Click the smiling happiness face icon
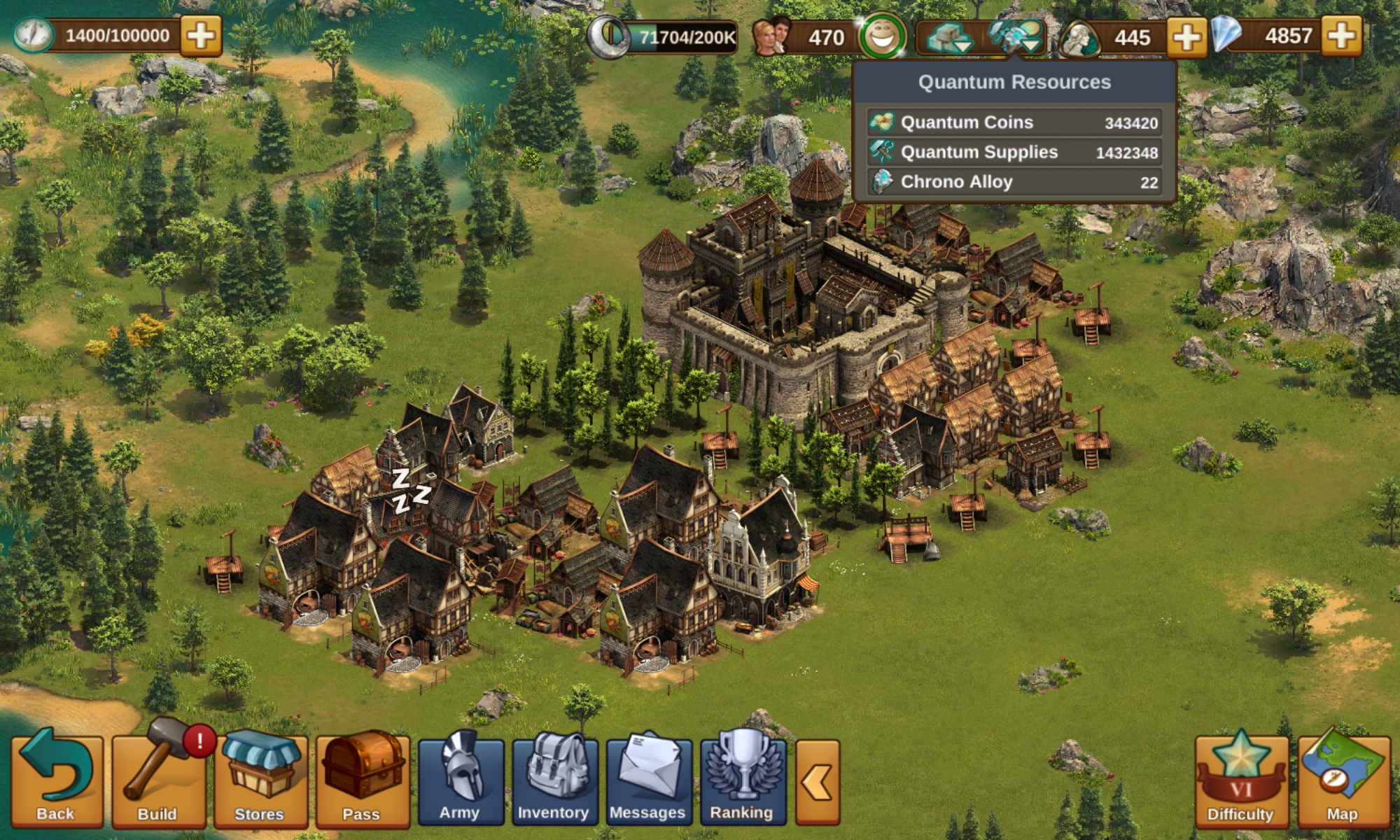 [883, 36]
